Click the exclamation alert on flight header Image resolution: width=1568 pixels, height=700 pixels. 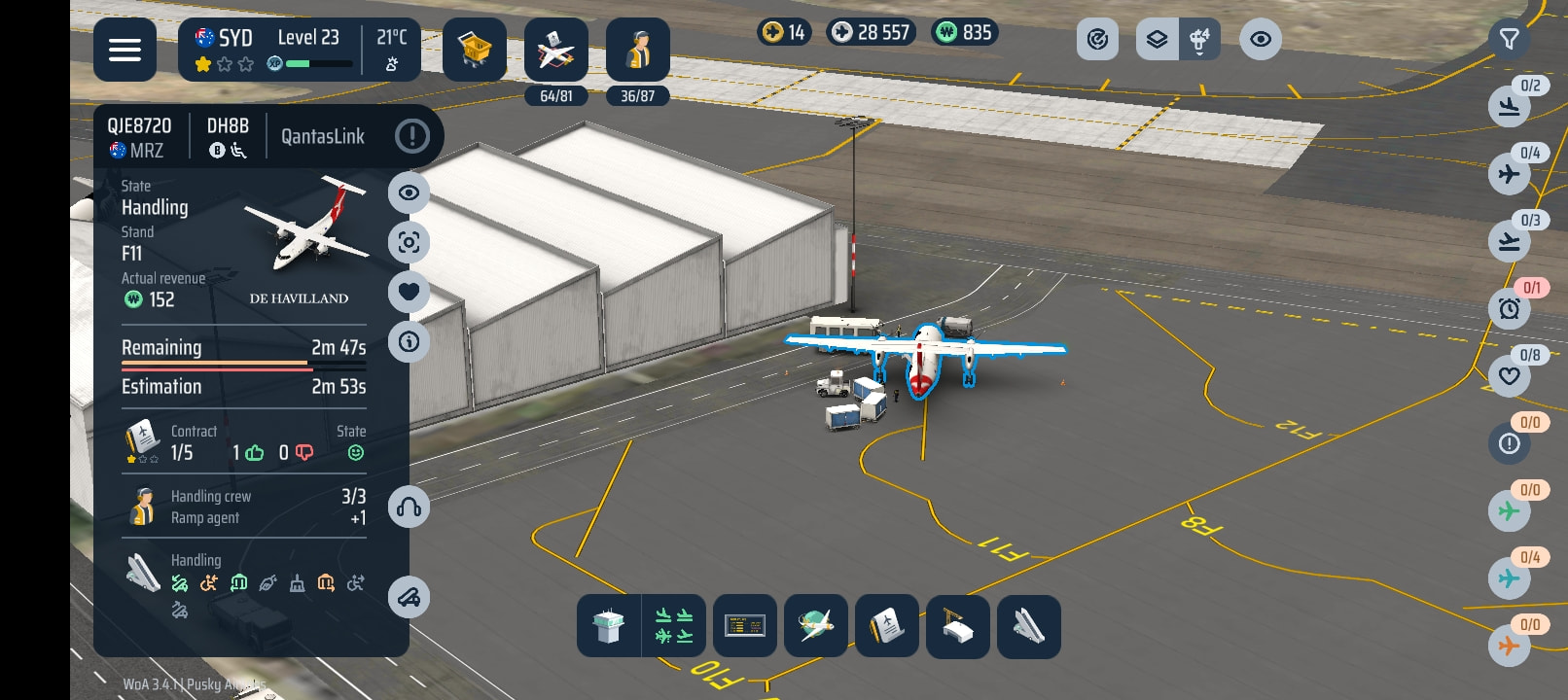412,136
